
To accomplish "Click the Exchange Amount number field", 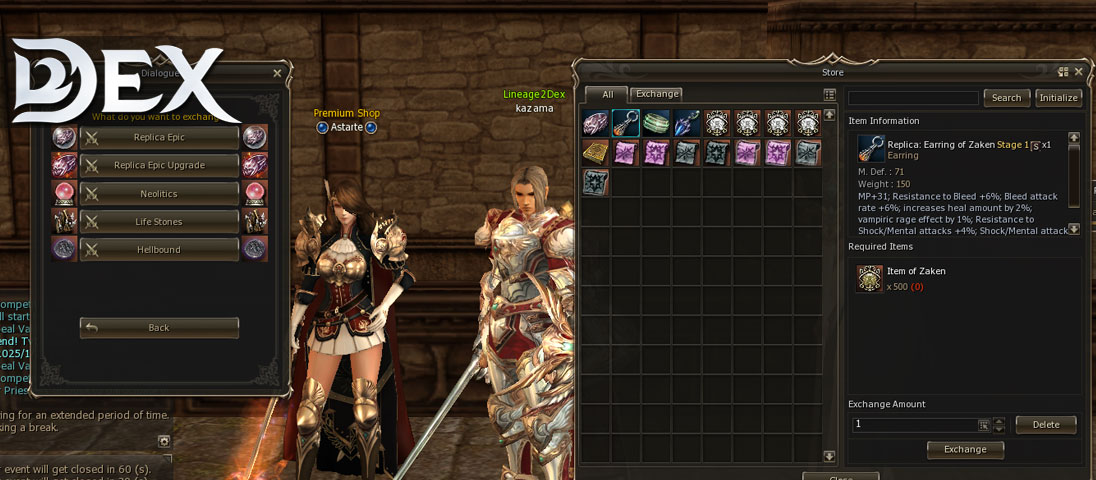I will [x=914, y=425].
